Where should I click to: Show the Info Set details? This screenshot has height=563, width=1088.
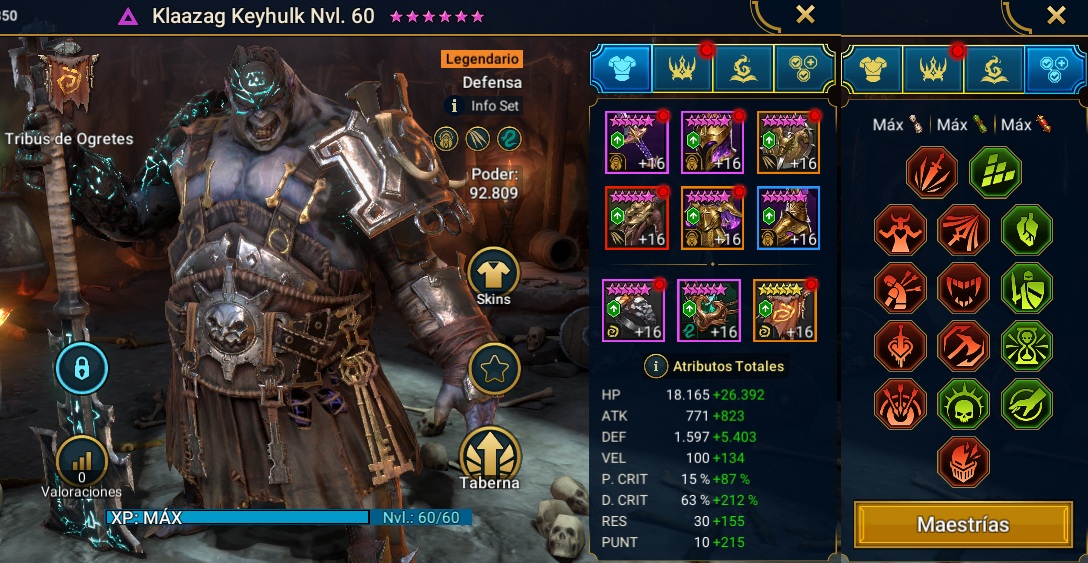(x=484, y=105)
